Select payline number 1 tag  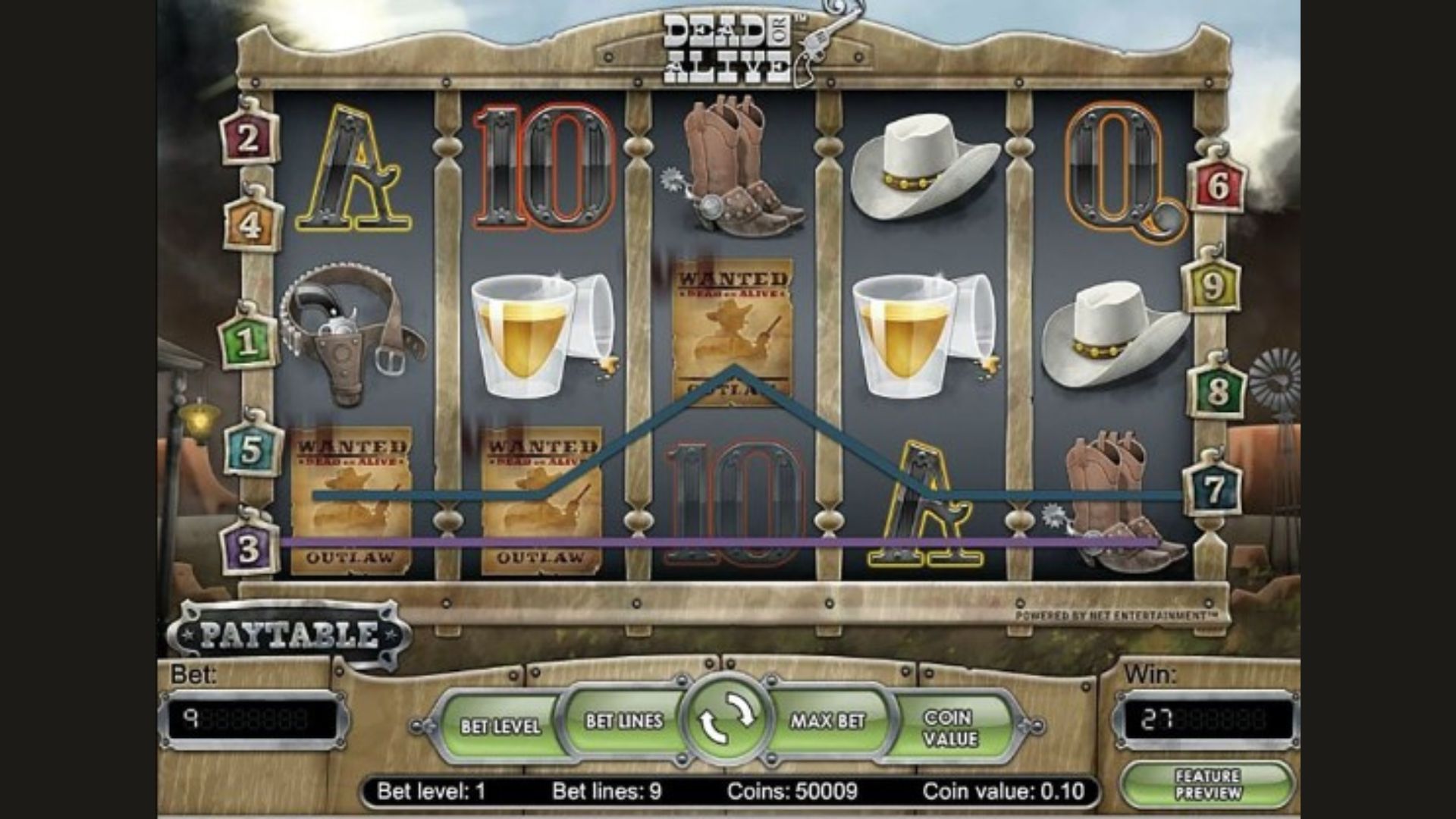coord(247,342)
